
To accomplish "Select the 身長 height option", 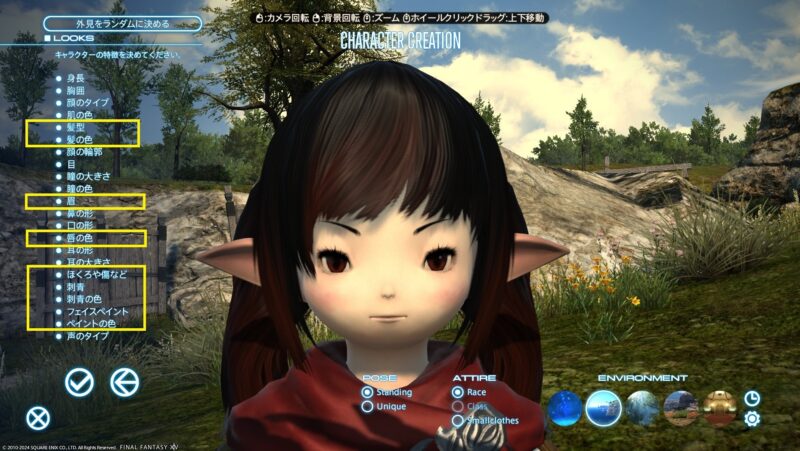I will [75, 76].
